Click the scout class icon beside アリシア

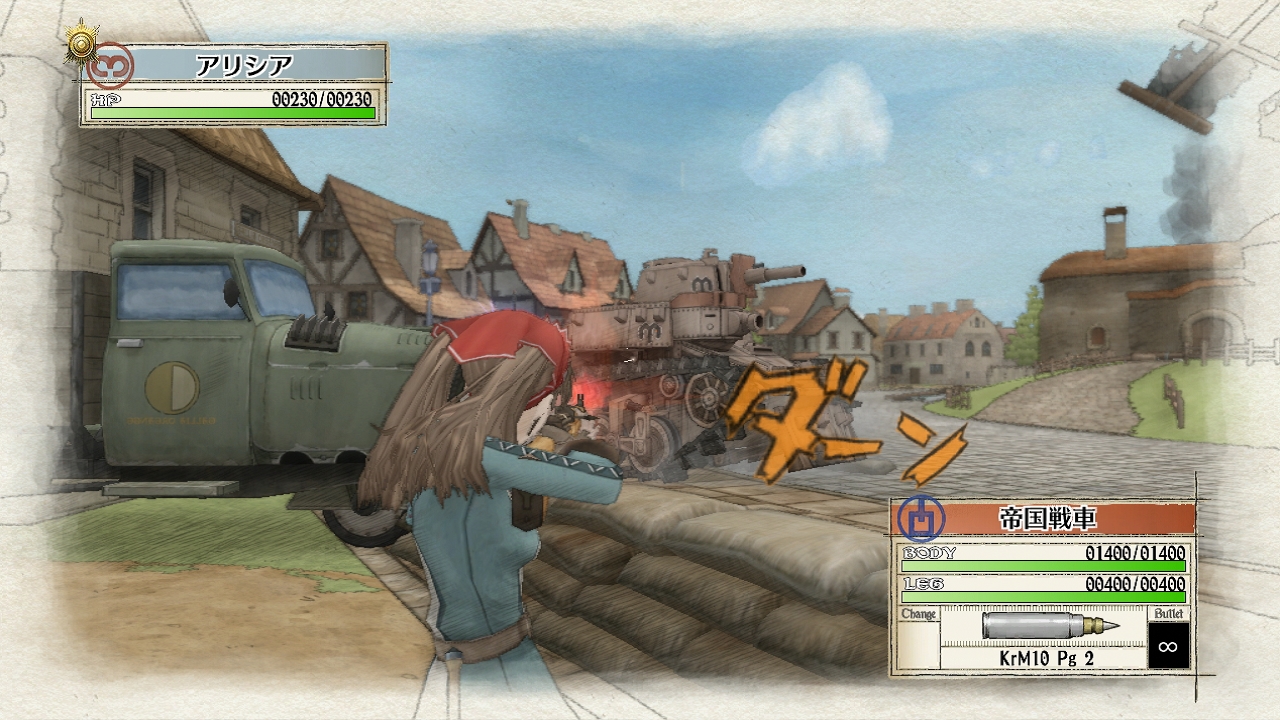tap(109, 66)
